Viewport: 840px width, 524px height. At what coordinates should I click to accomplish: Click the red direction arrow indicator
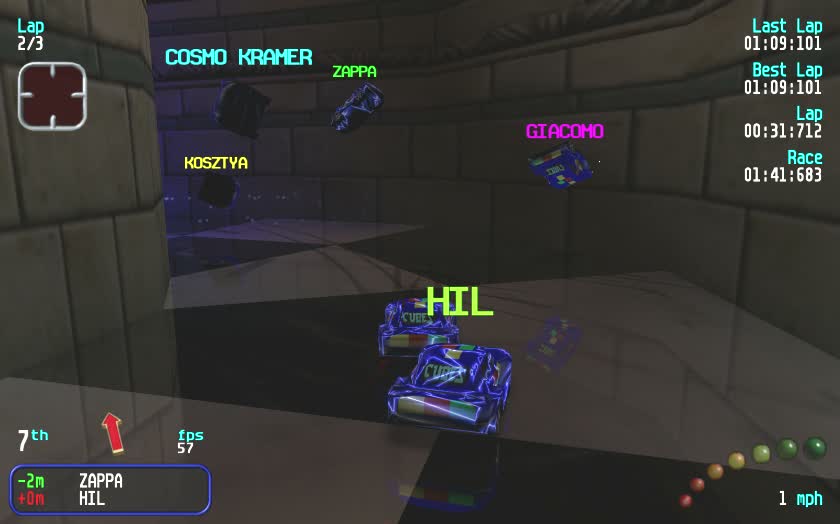(112, 432)
